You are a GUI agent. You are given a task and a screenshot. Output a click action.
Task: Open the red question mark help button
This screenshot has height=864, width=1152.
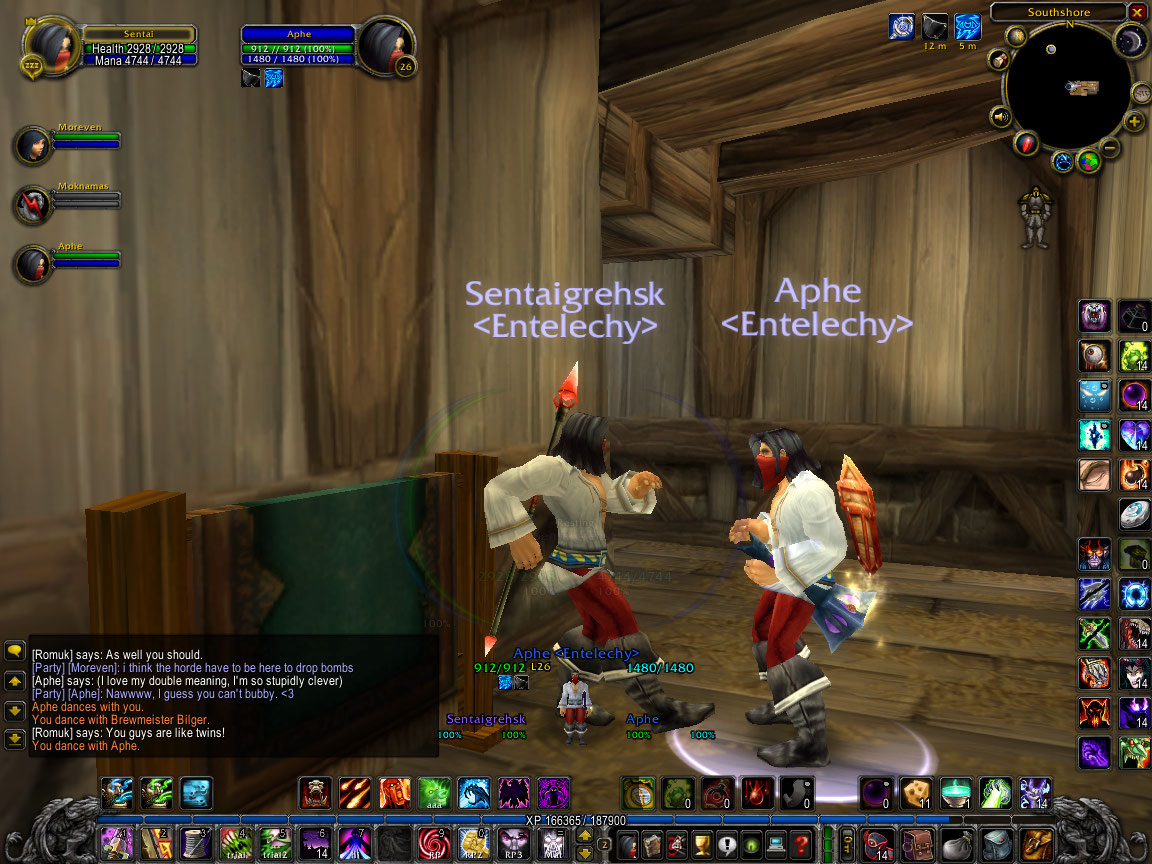point(800,843)
